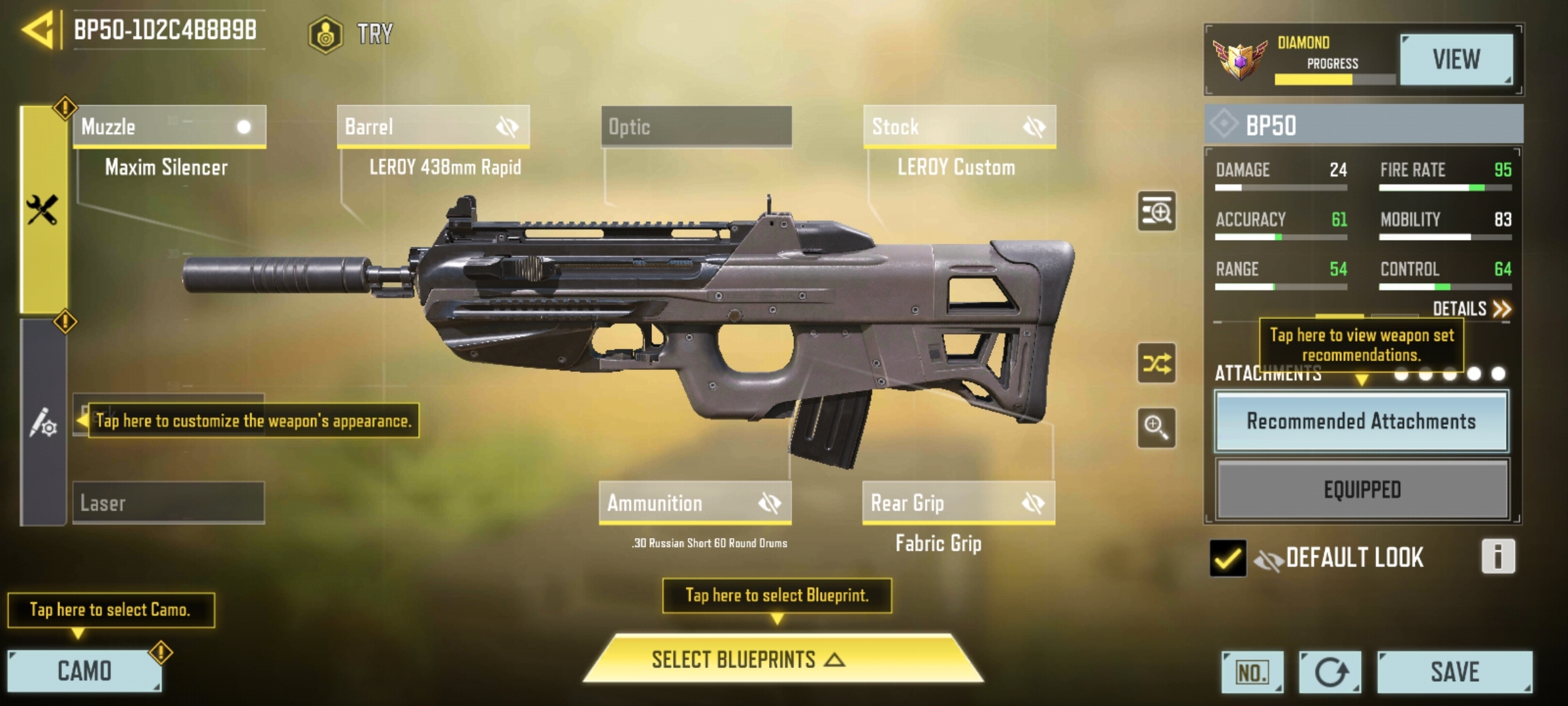View Diamond camo progress
The width and height of the screenshot is (1568, 706).
coord(1456,59)
